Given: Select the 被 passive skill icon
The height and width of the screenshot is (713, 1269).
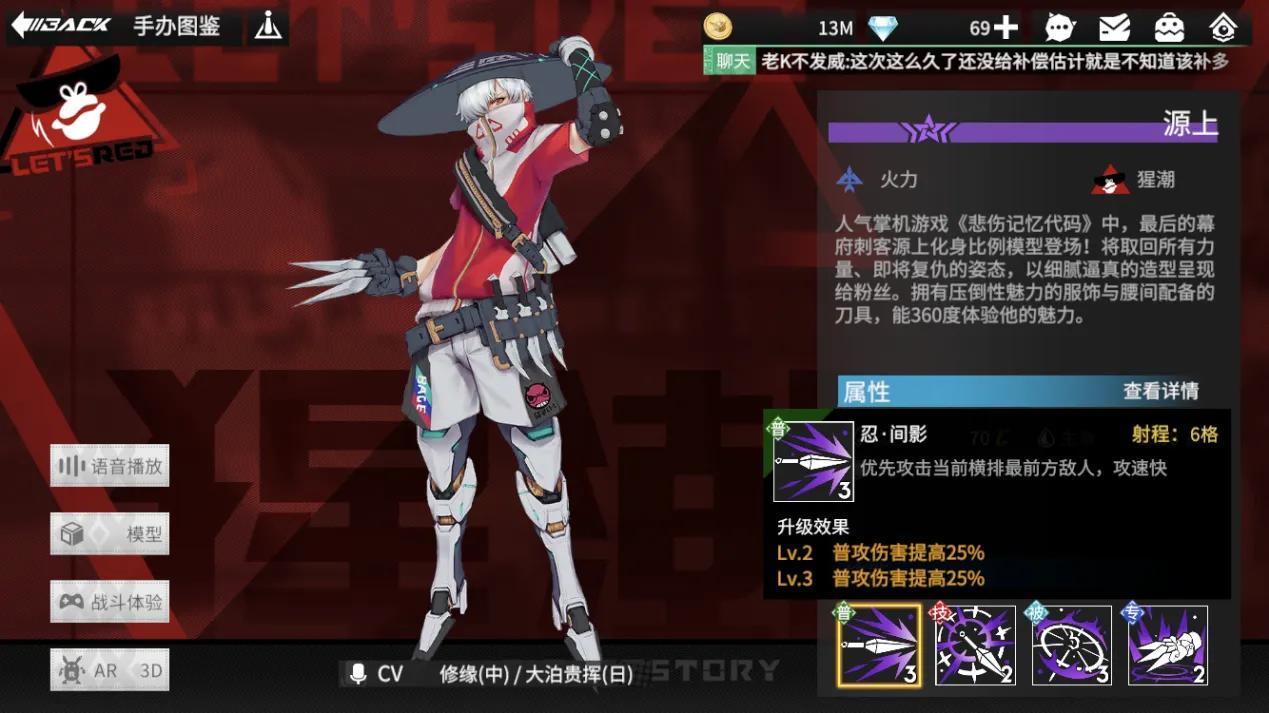Looking at the screenshot, I should click(1071, 646).
